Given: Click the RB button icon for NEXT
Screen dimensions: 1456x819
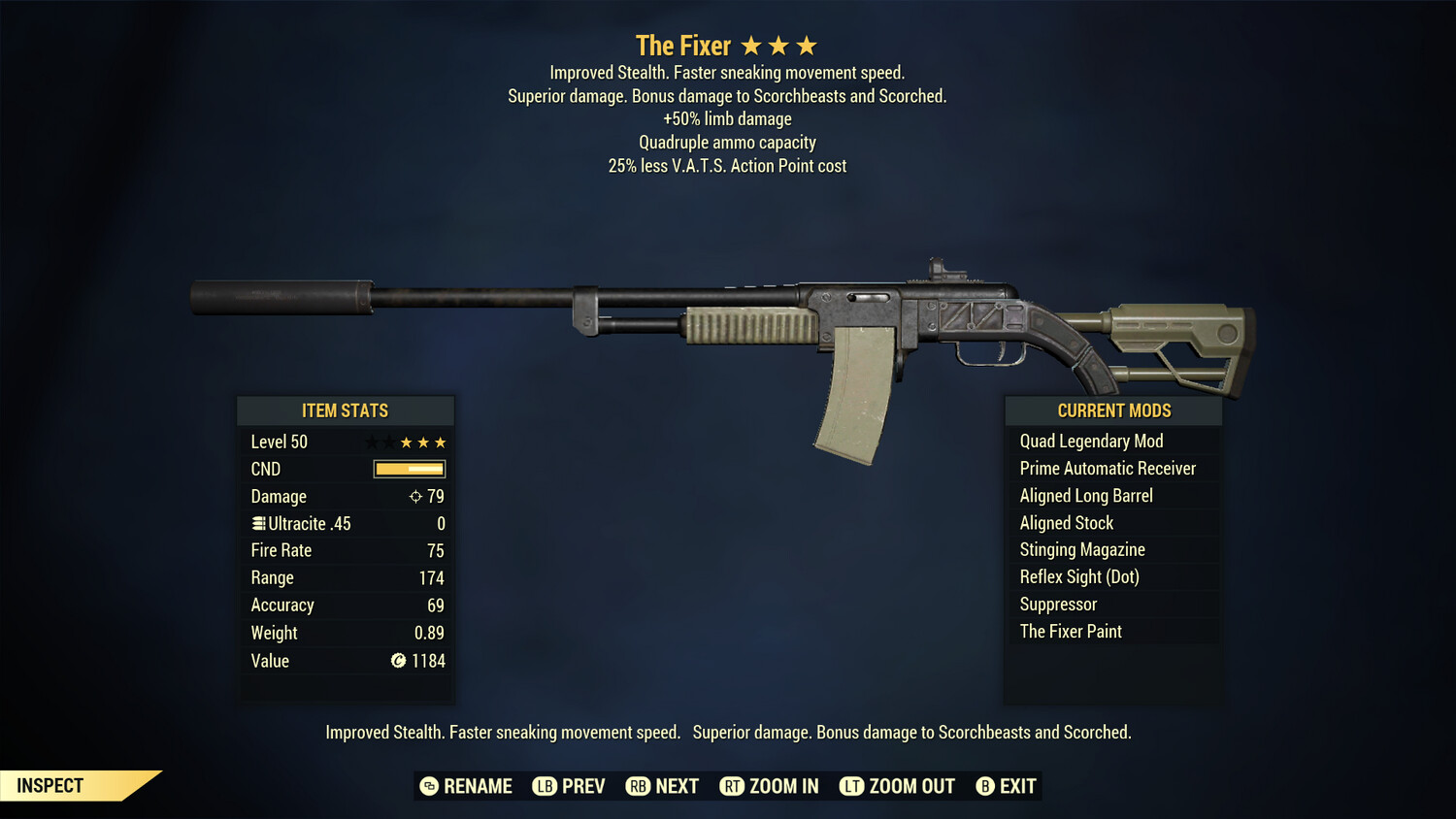Looking at the screenshot, I should coord(639,786).
